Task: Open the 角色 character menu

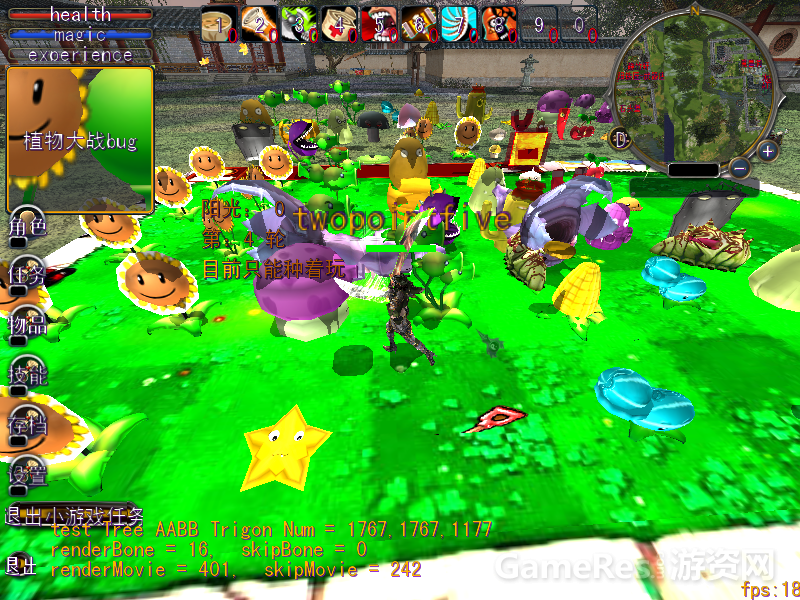Action: pos(27,226)
